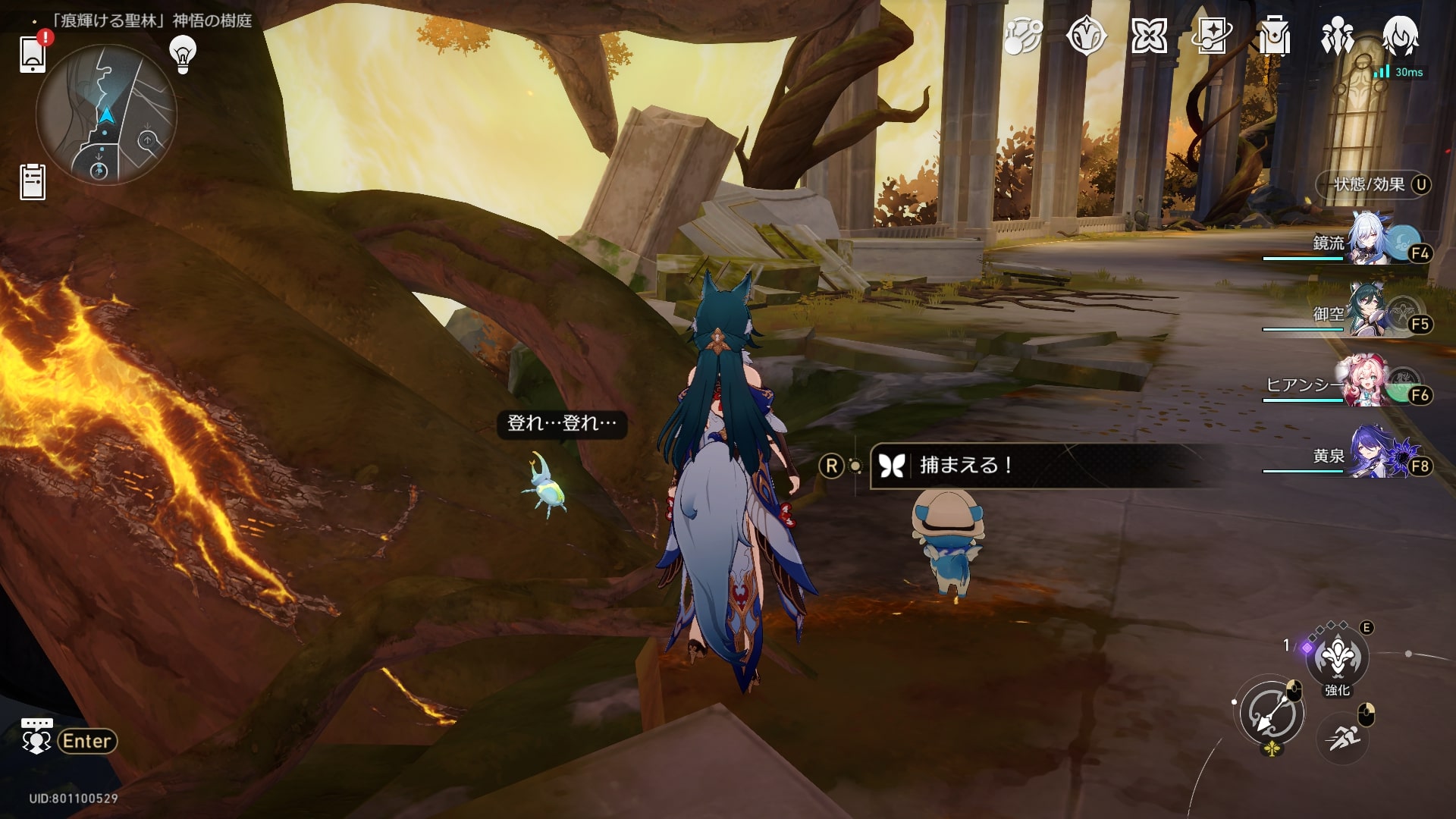The width and height of the screenshot is (1456, 819).
Task: Toggle the sprint running icon
Action: [x=1343, y=736]
